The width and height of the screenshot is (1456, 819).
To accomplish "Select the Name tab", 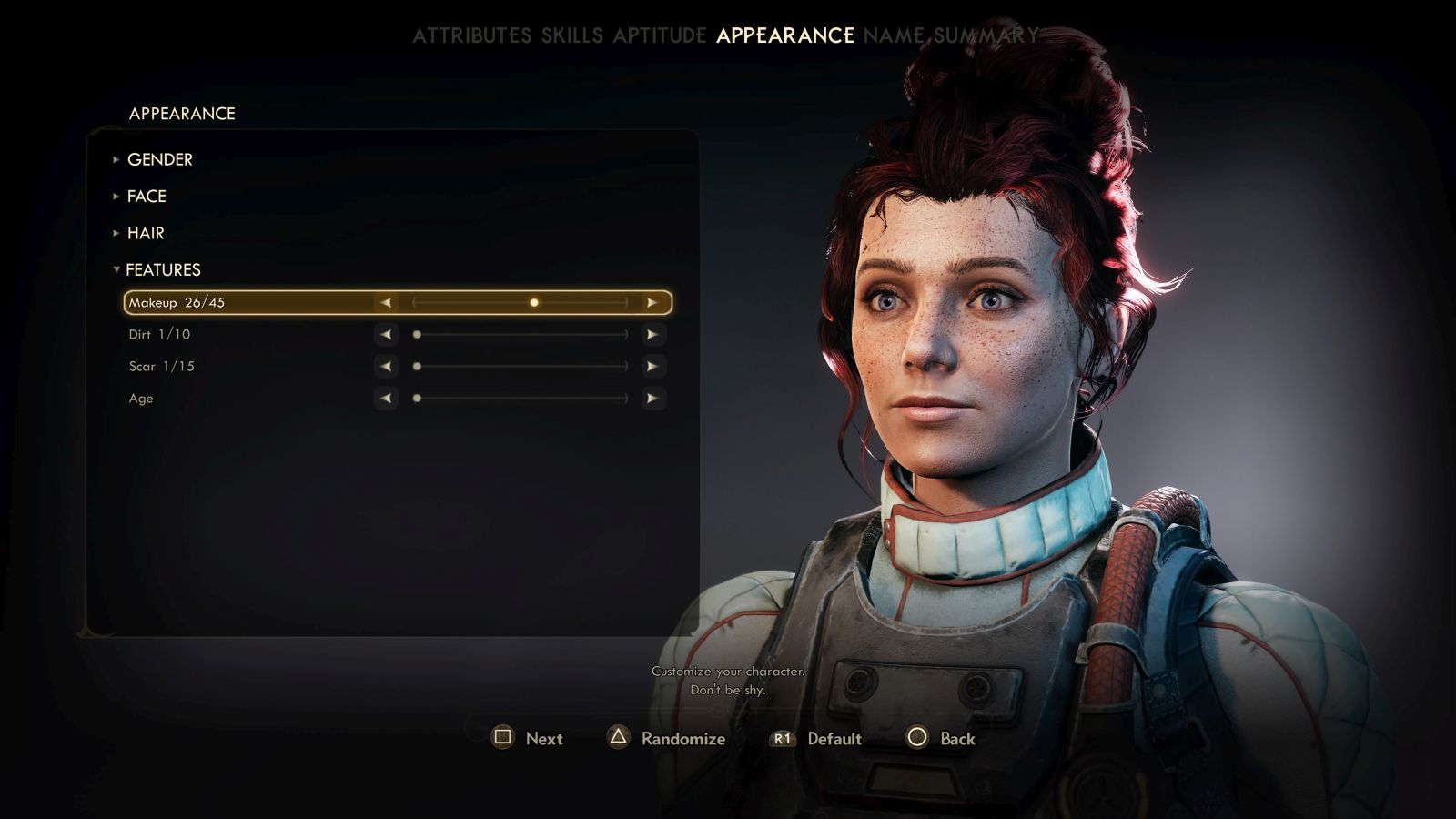I will (894, 35).
